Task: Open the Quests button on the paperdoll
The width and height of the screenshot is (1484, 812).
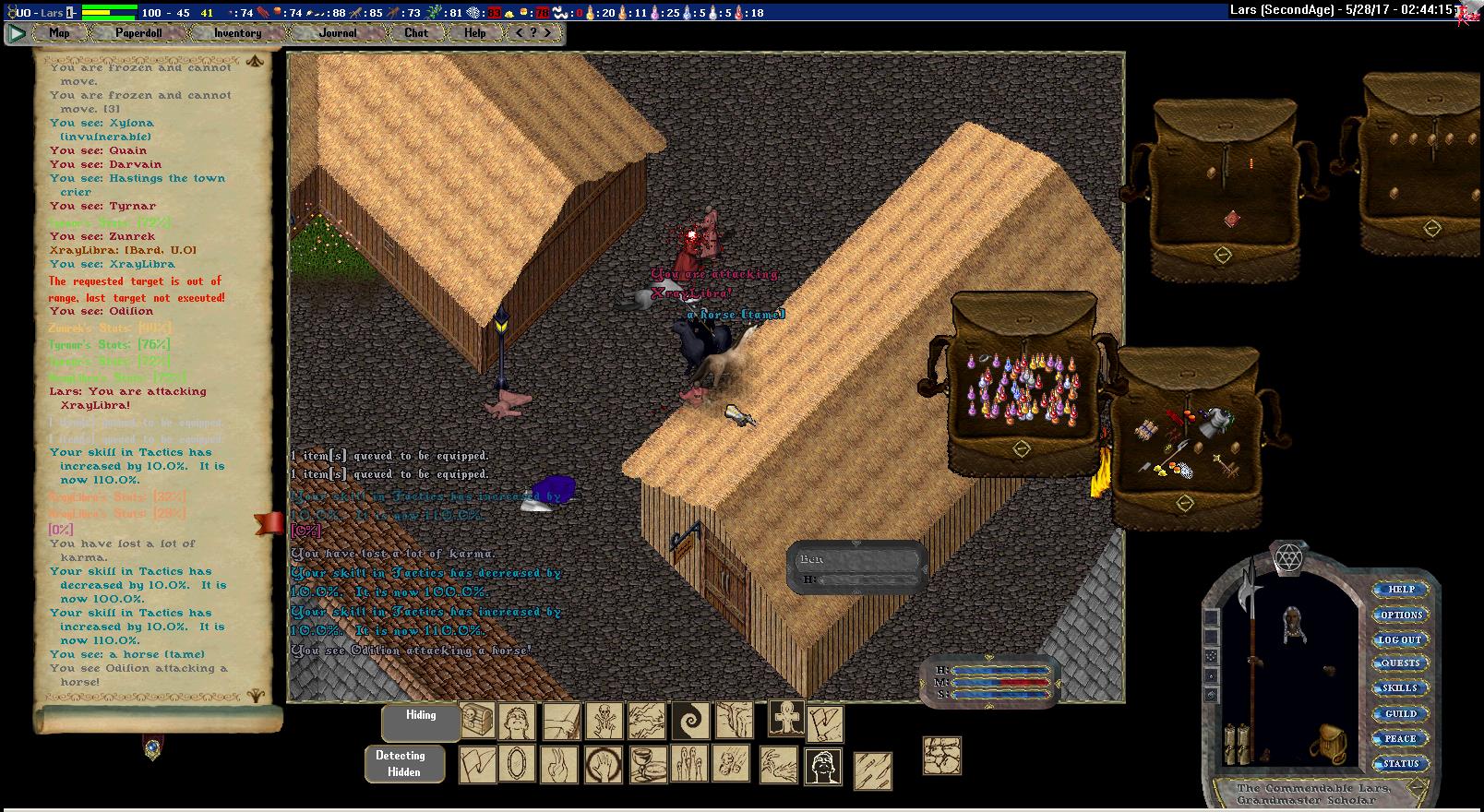Action: (1400, 663)
